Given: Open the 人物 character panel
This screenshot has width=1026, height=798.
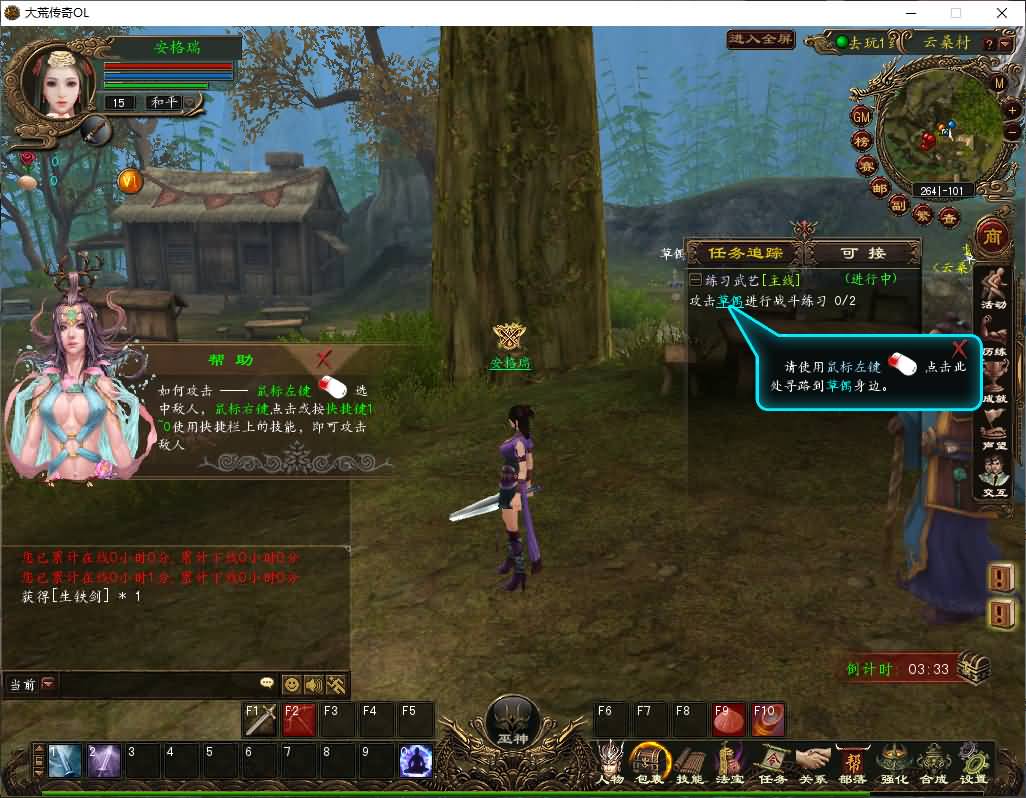Looking at the screenshot, I should point(610,764).
